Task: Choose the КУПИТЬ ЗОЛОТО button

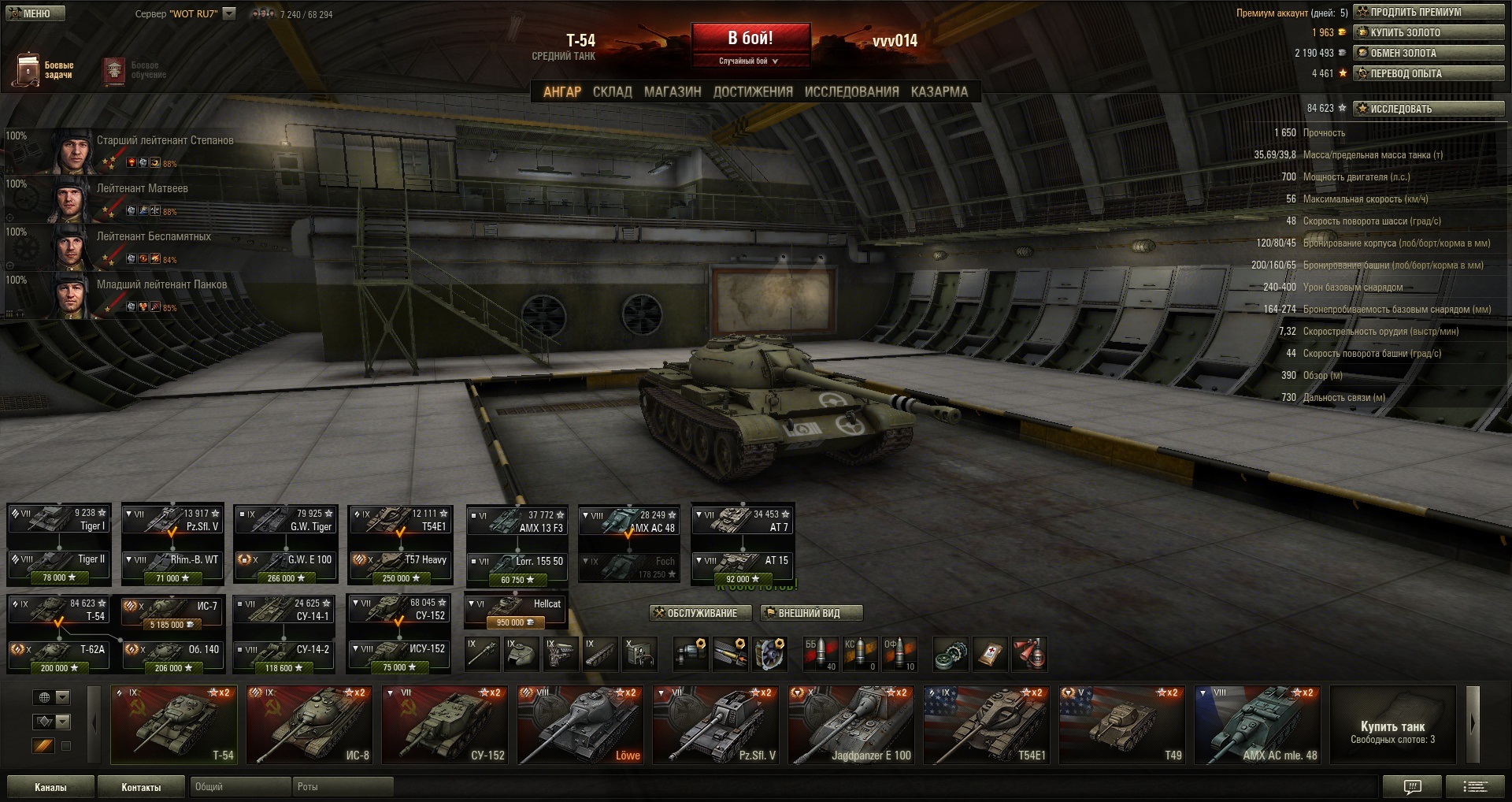Action: pyautogui.click(x=1429, y=32)
